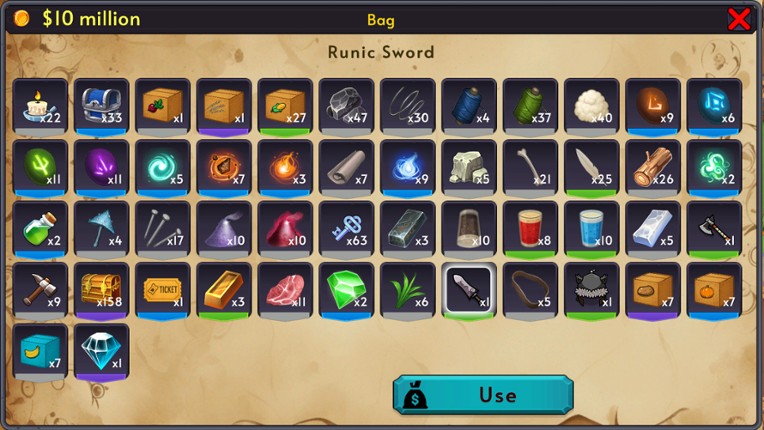This screenshot has width=764, height=430.
Task: Select the birthday cake item
Action: point(40,106)
